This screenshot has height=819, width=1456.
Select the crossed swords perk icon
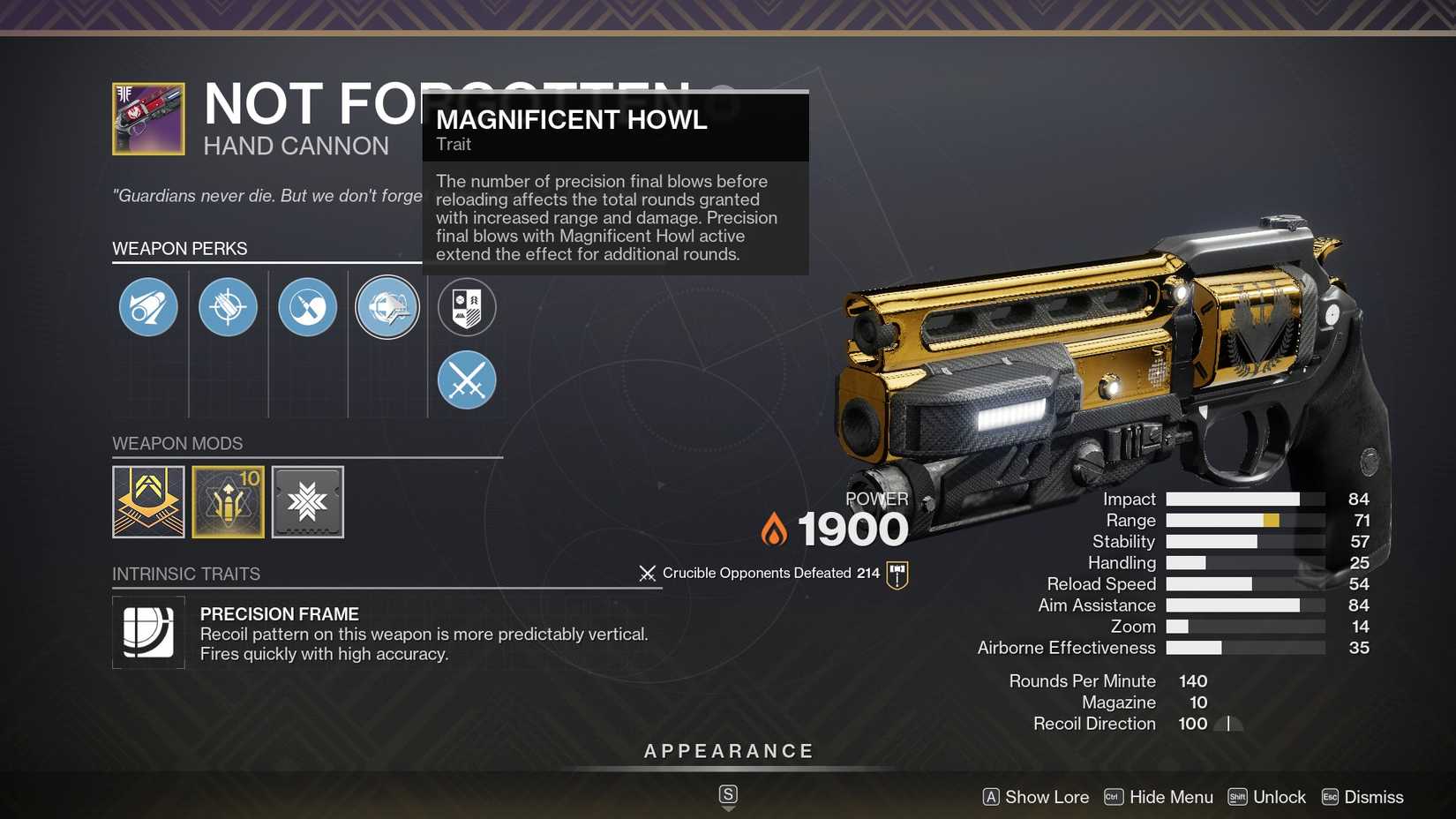click(x=467, y=380)
